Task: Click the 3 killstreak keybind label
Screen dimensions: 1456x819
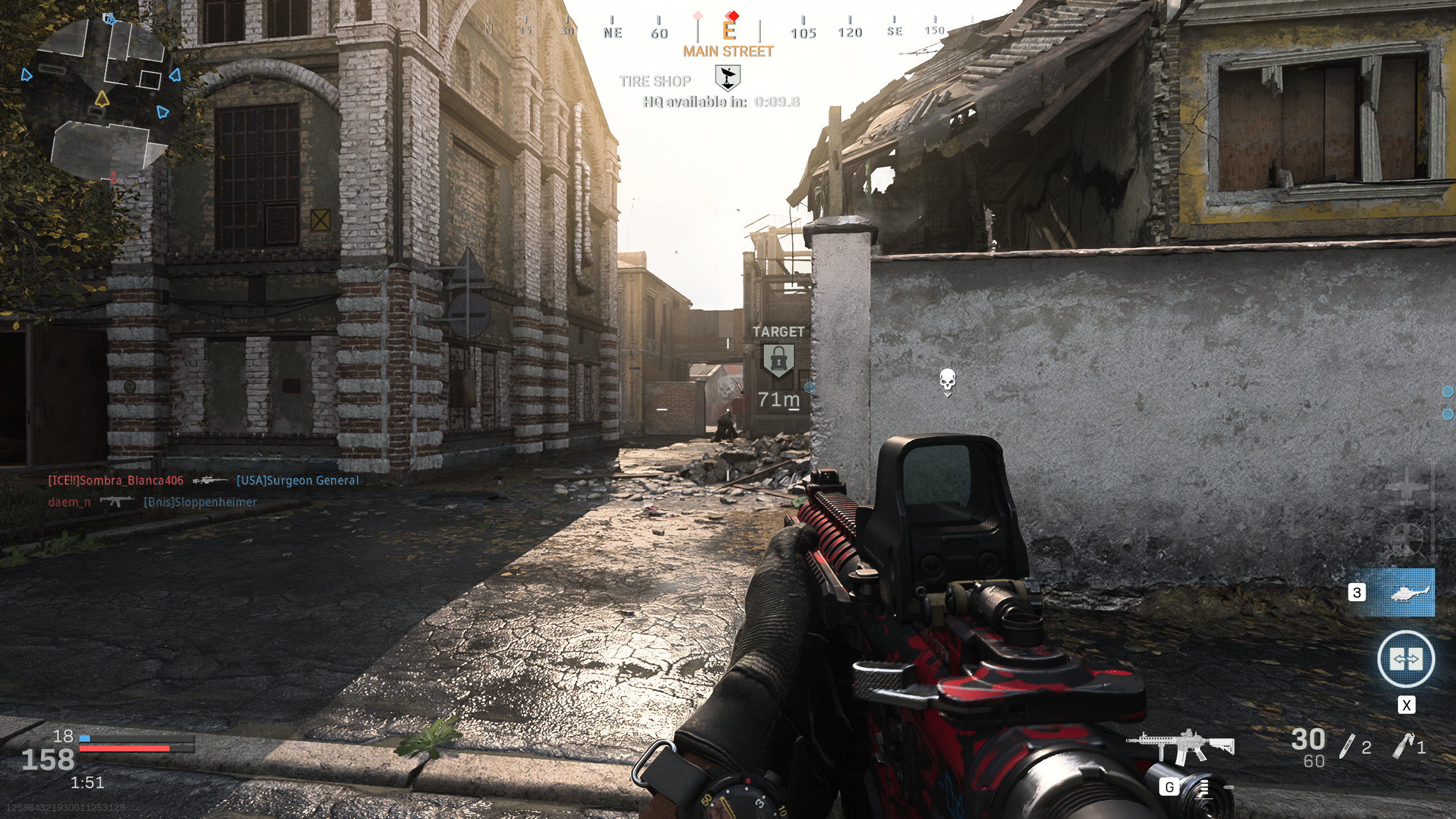Action: 1358,593
